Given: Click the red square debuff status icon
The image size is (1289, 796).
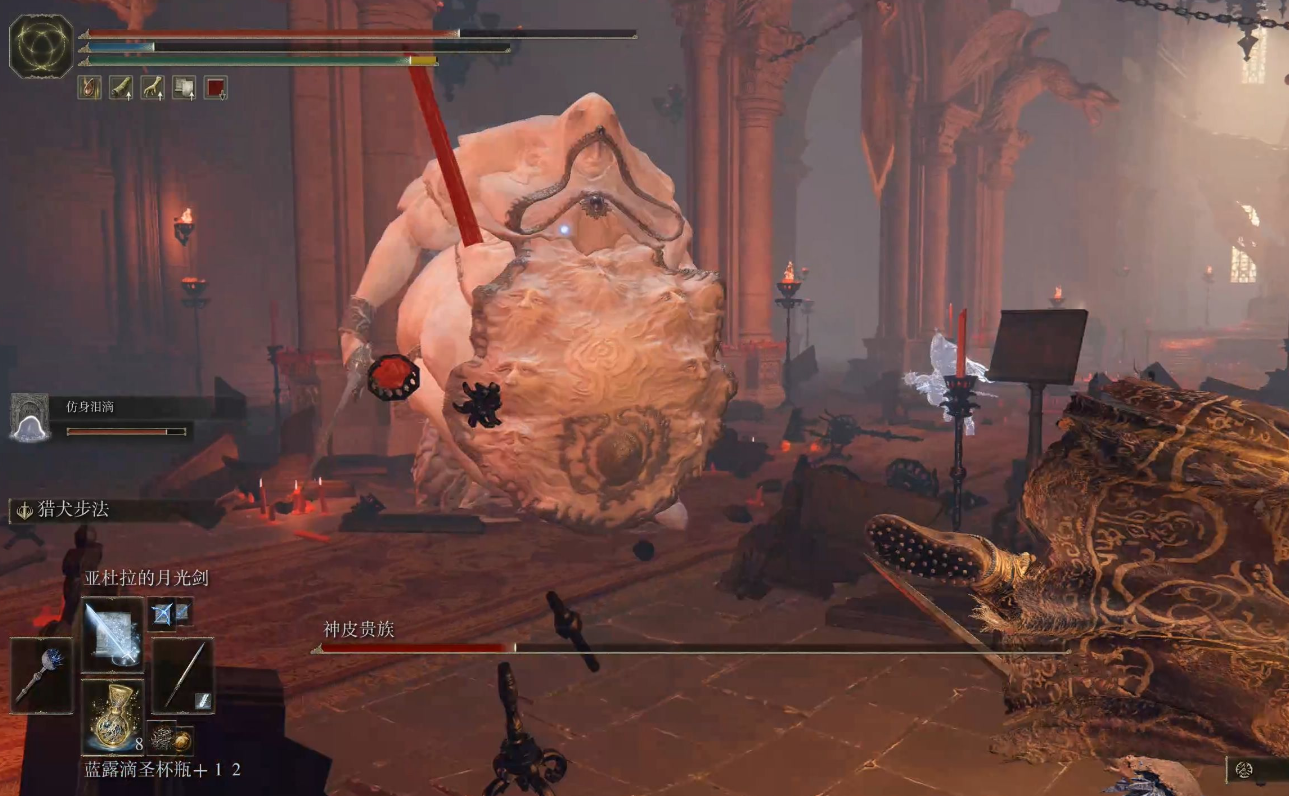Looking at the screenshot, I should coord(215,88).
